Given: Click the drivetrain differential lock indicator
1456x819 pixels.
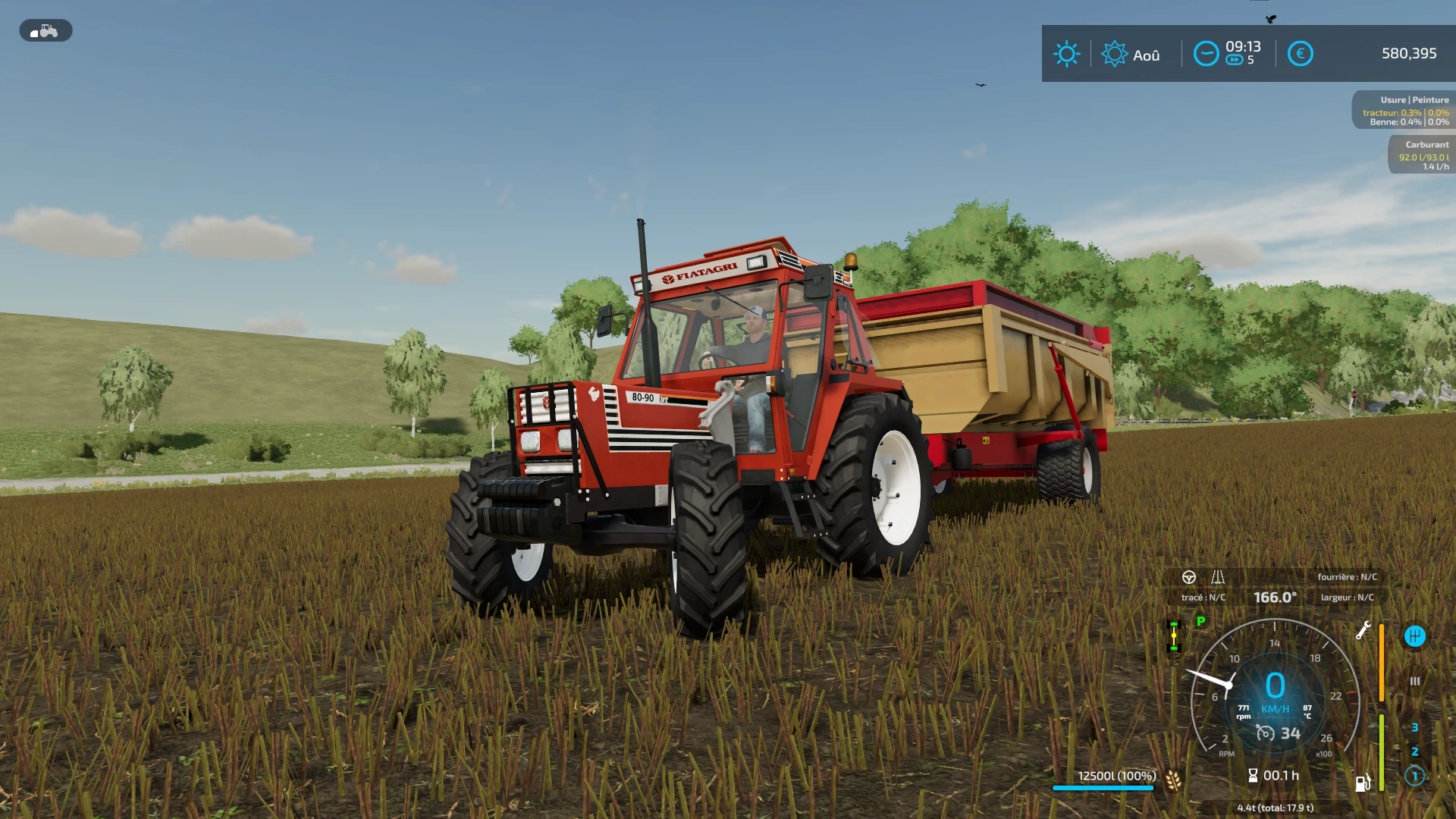Looking at the screenshot, I should tap(1174, 636).
